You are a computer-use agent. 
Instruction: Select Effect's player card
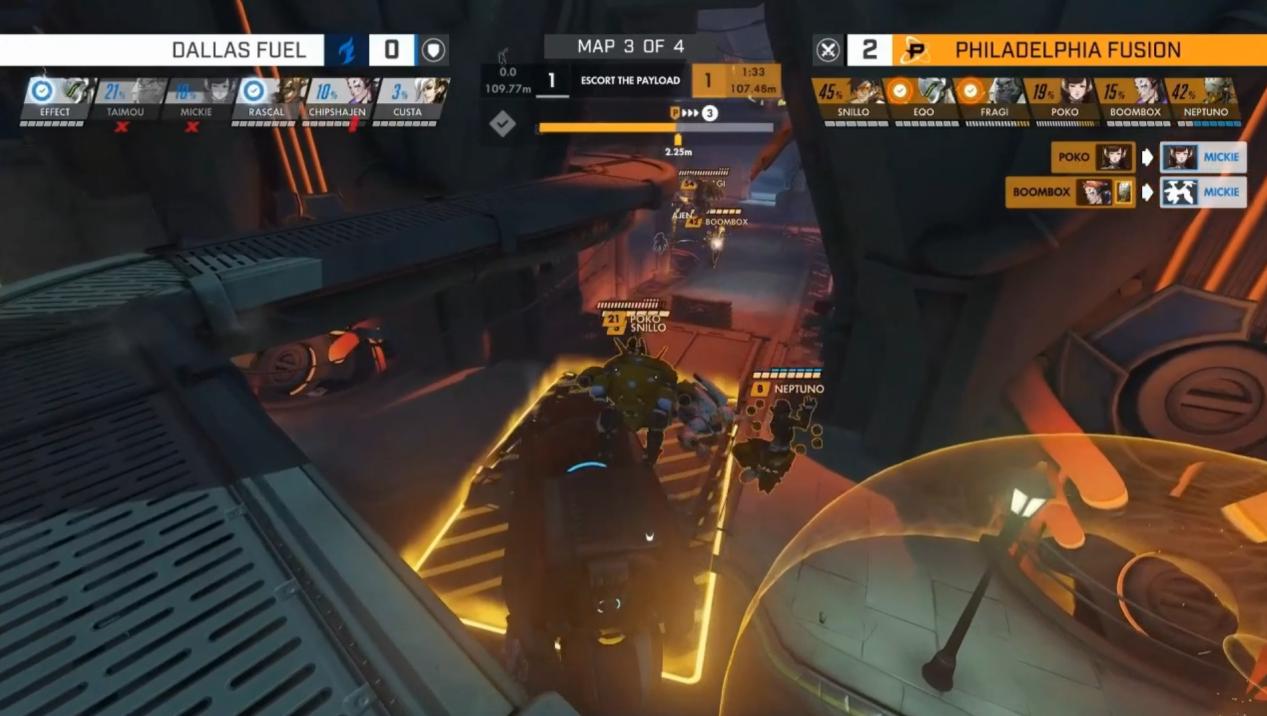[57, 101]
